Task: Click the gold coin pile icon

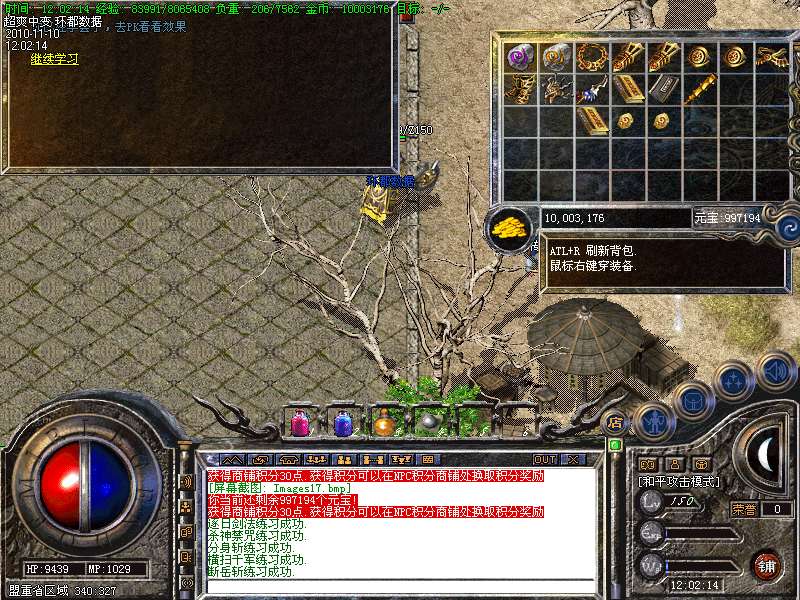Action: [x=511, y=227]
